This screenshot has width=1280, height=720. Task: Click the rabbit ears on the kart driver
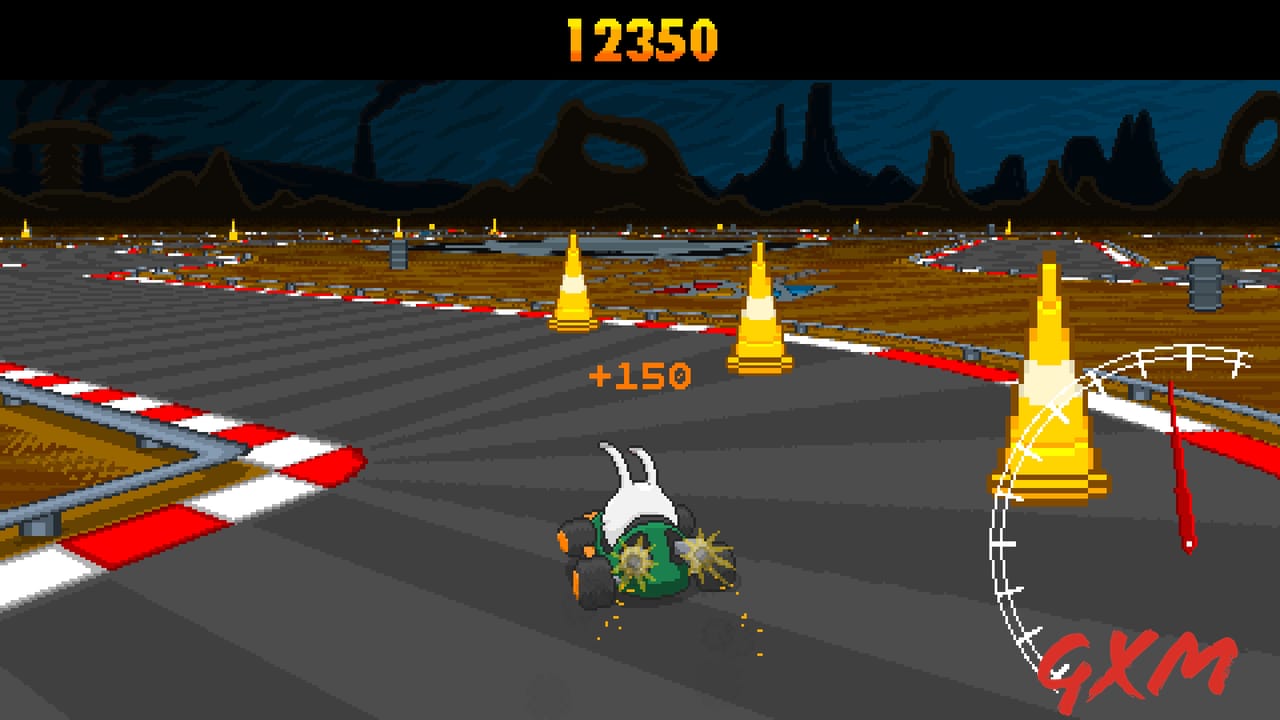[627, 465]
